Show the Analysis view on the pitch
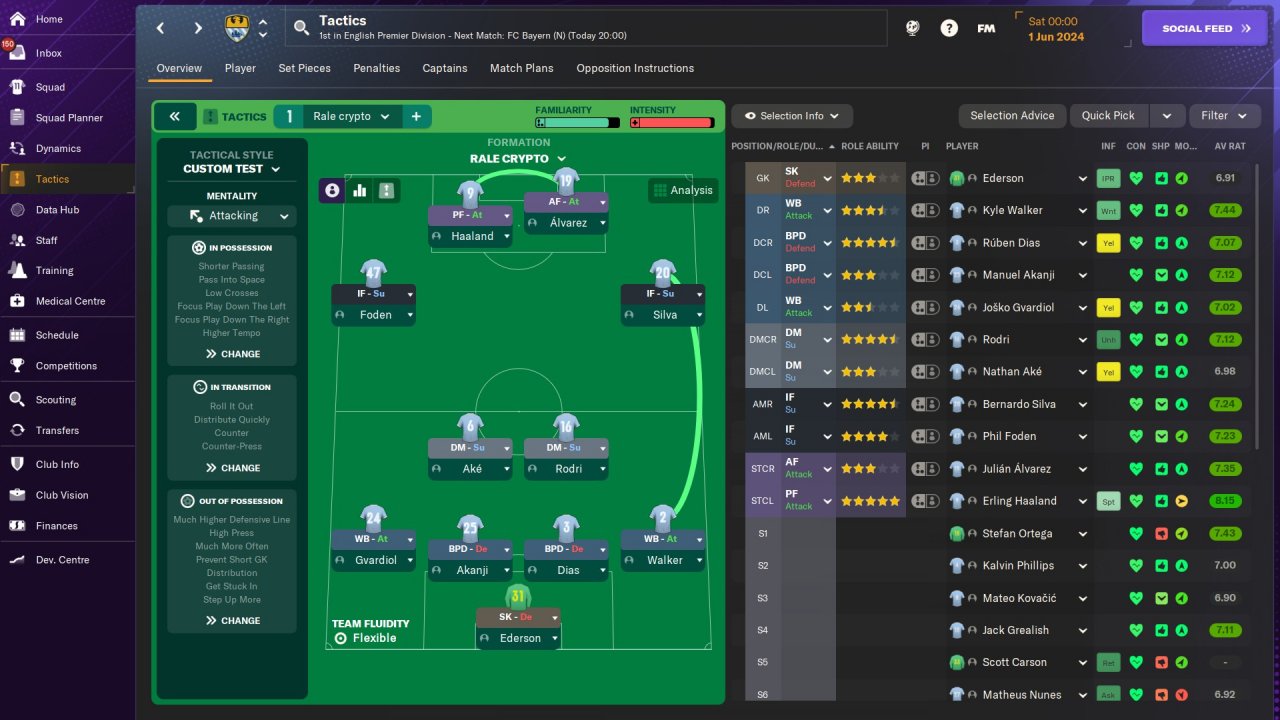Viewport: 1280px width, 720px height. coord(682,190)
